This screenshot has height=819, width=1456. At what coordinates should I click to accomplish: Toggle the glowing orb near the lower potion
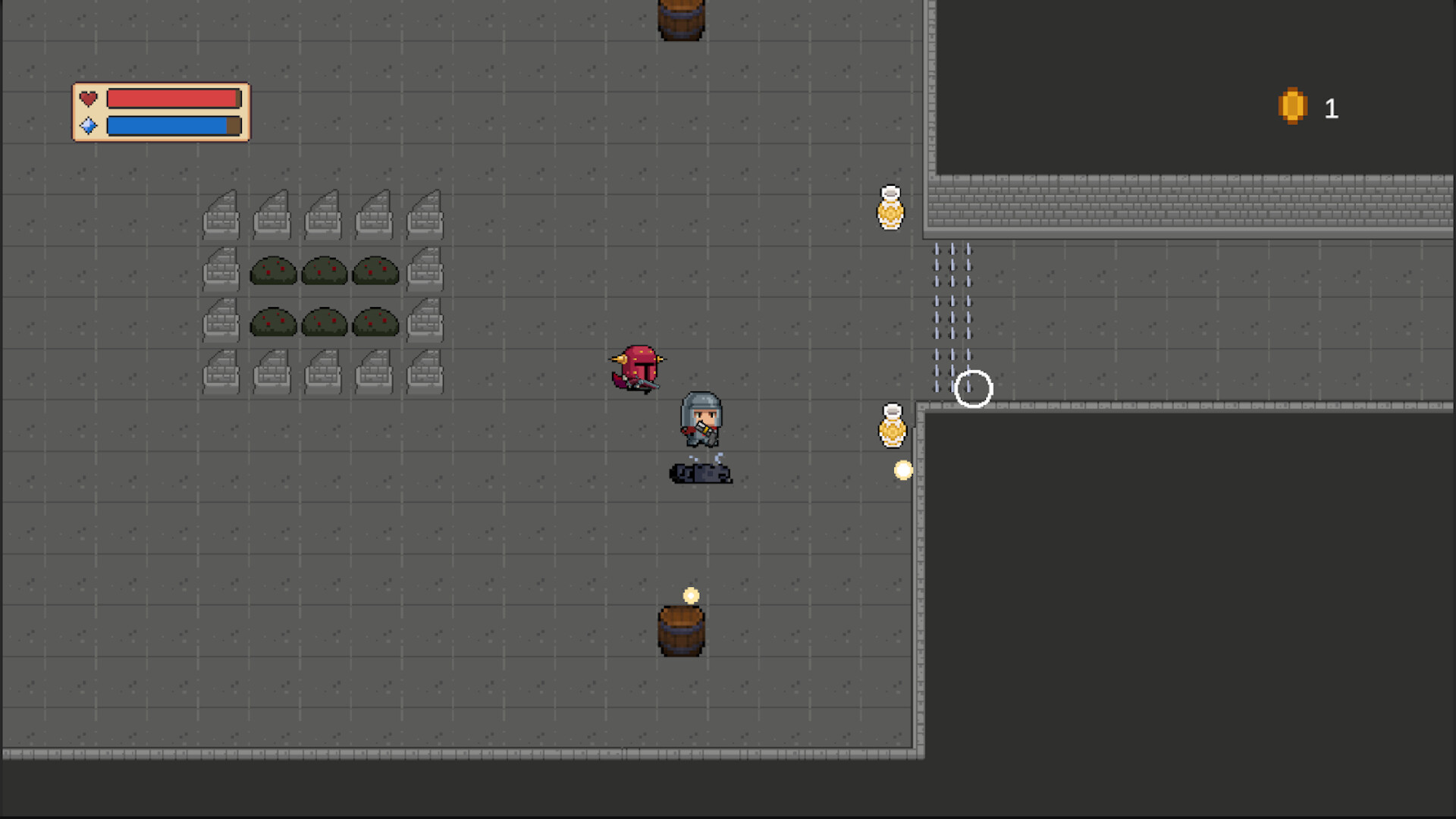pyautogui.click(x=901, y=470)
